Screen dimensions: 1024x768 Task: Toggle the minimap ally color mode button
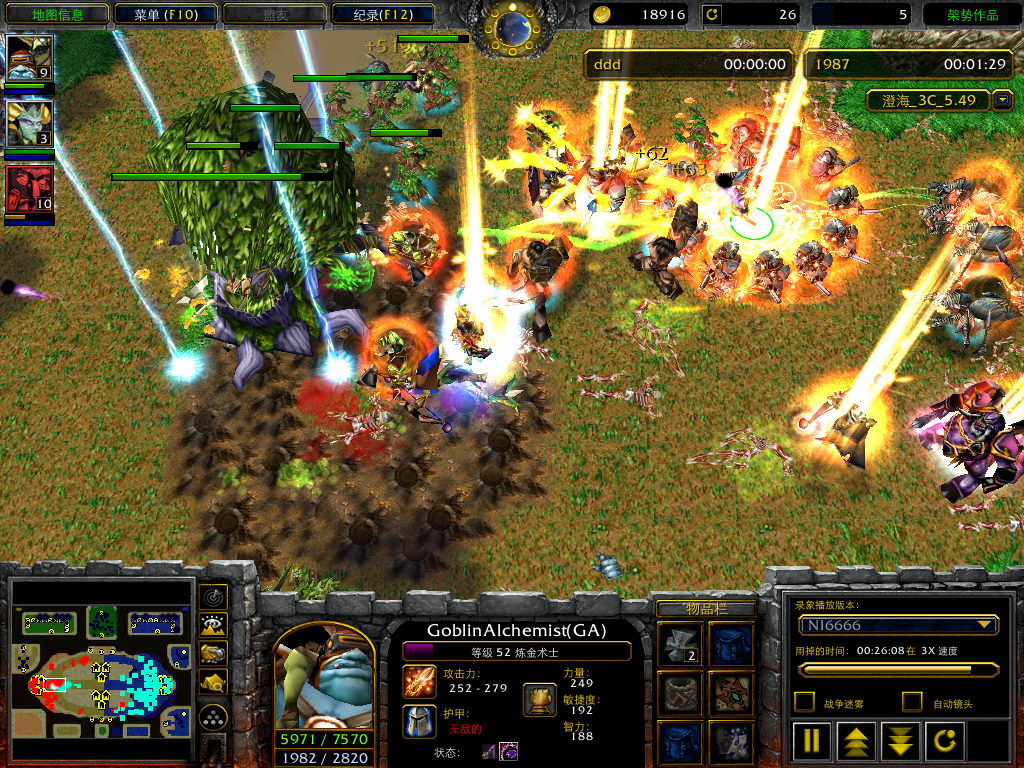click(x=213, y=654)
